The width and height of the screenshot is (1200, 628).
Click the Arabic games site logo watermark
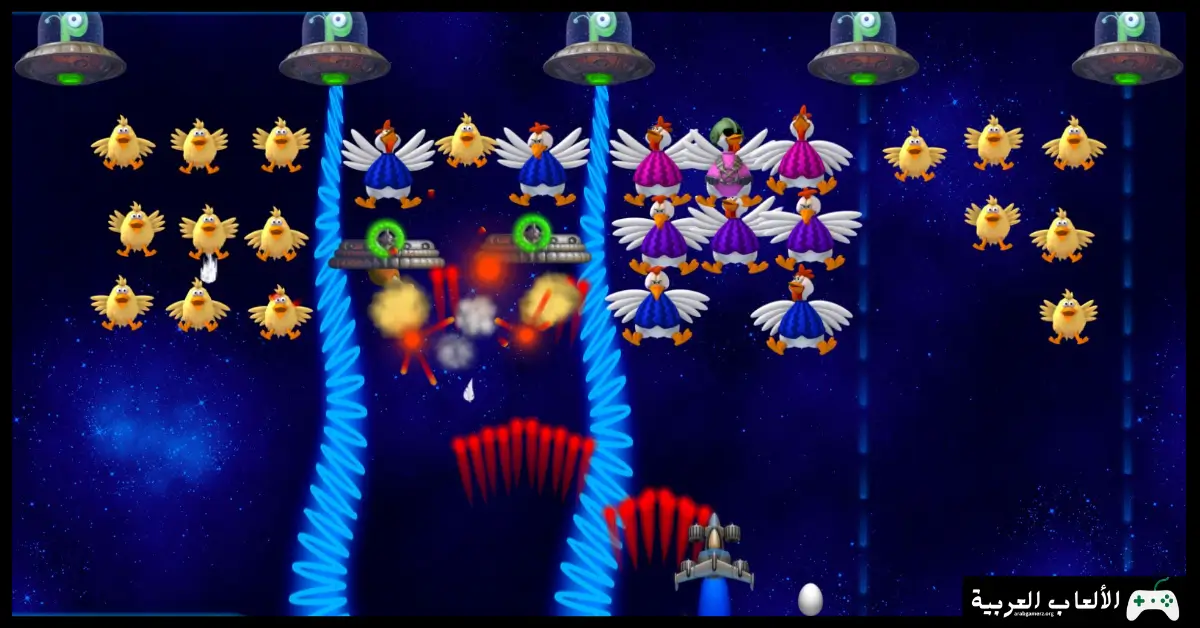(1076, 600)
